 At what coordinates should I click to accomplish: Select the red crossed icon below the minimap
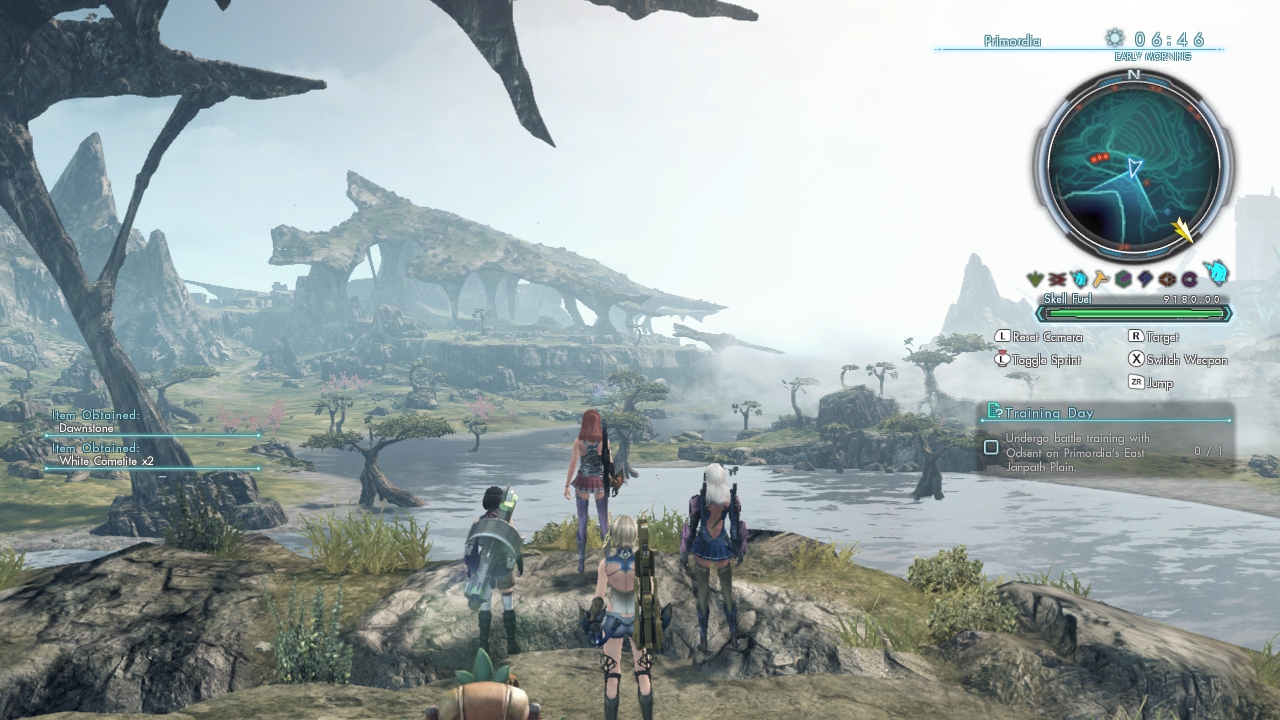click(x=1058, y=279)
